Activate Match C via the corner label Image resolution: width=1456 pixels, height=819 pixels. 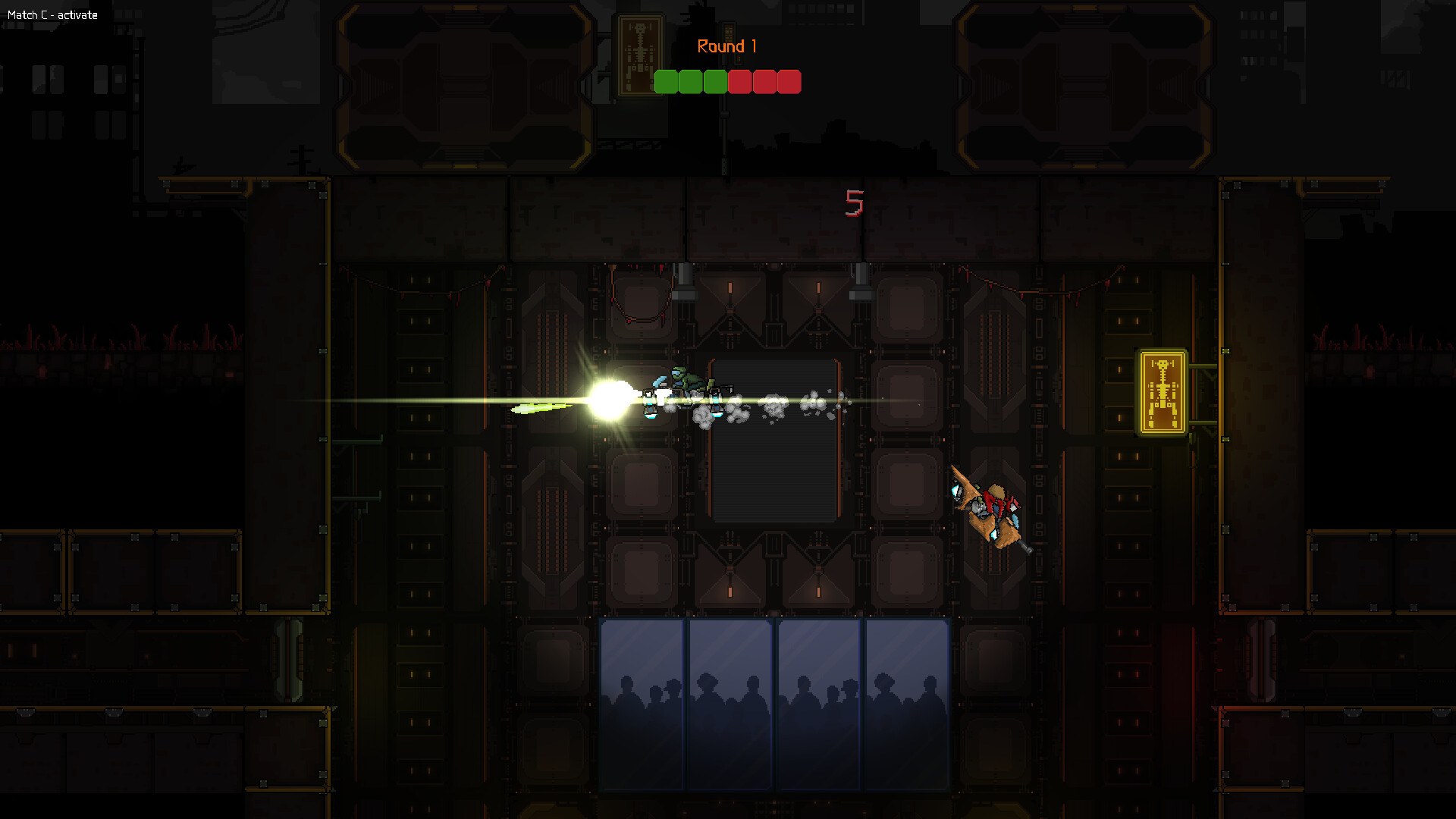click(52, 14)
